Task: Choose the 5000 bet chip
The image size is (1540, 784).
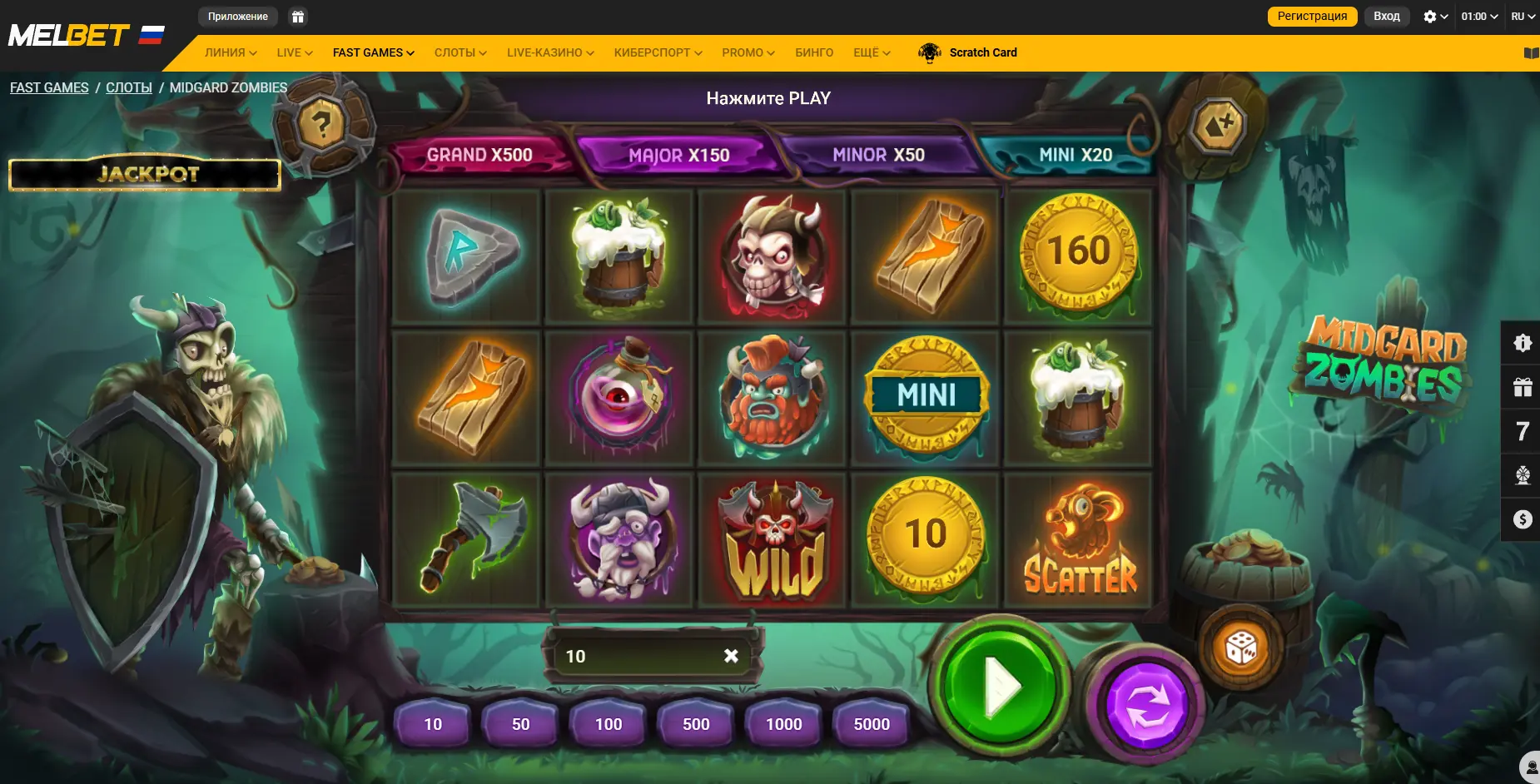Action: point(872,724)
